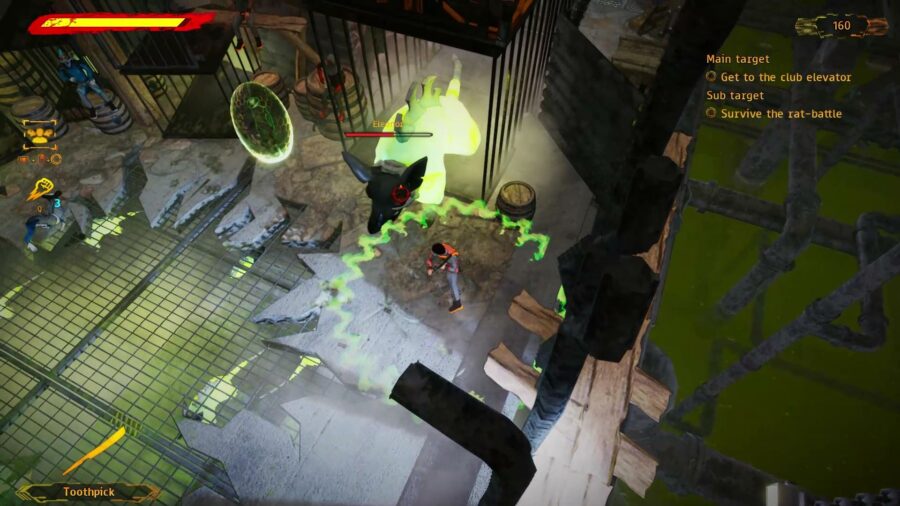The image size is (900, 506).
Task: Select the bracketed paw print icon
Action: pyautogui.click(x=41, y=132)
